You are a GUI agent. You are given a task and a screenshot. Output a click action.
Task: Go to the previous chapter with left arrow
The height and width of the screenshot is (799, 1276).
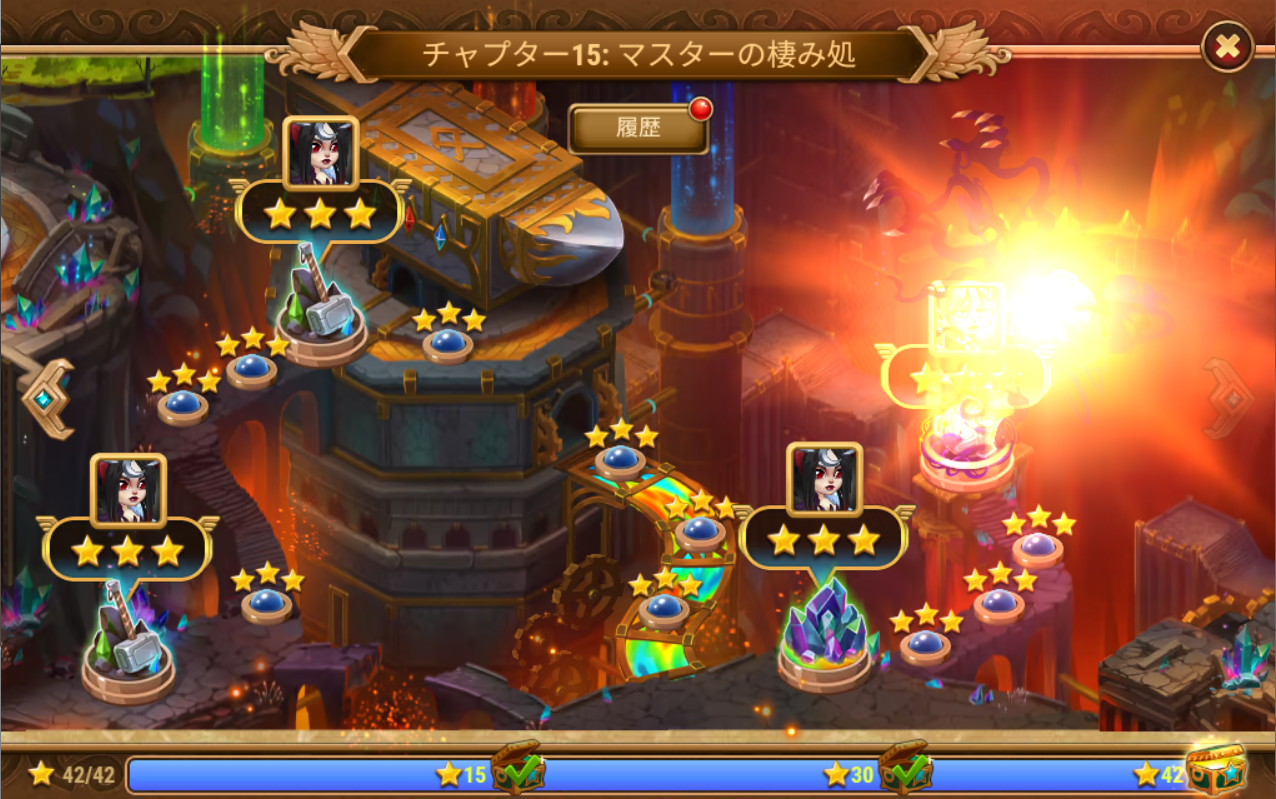(x=46, y=399)
